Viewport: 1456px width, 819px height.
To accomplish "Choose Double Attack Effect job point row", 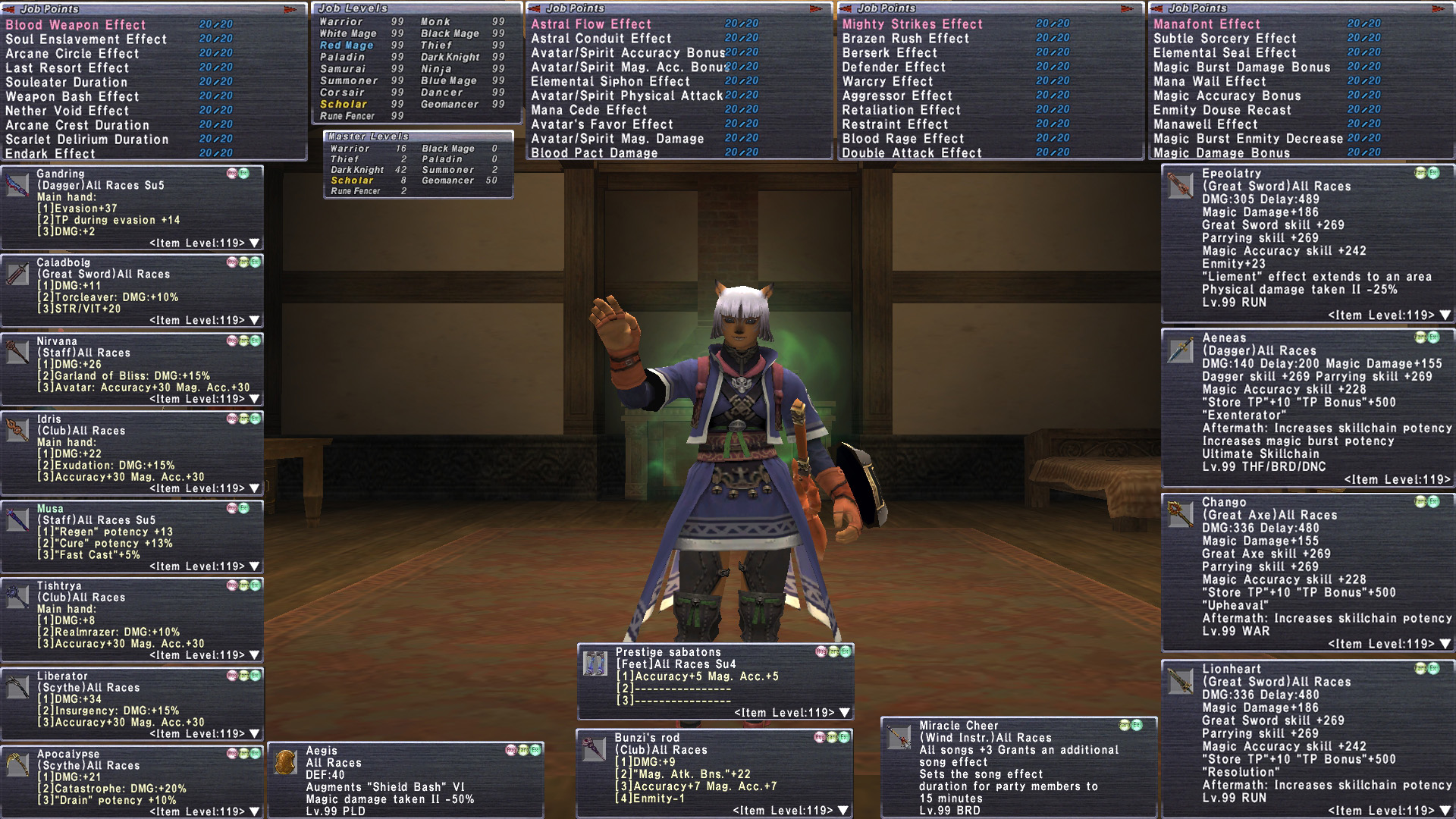I will (912, 153).
